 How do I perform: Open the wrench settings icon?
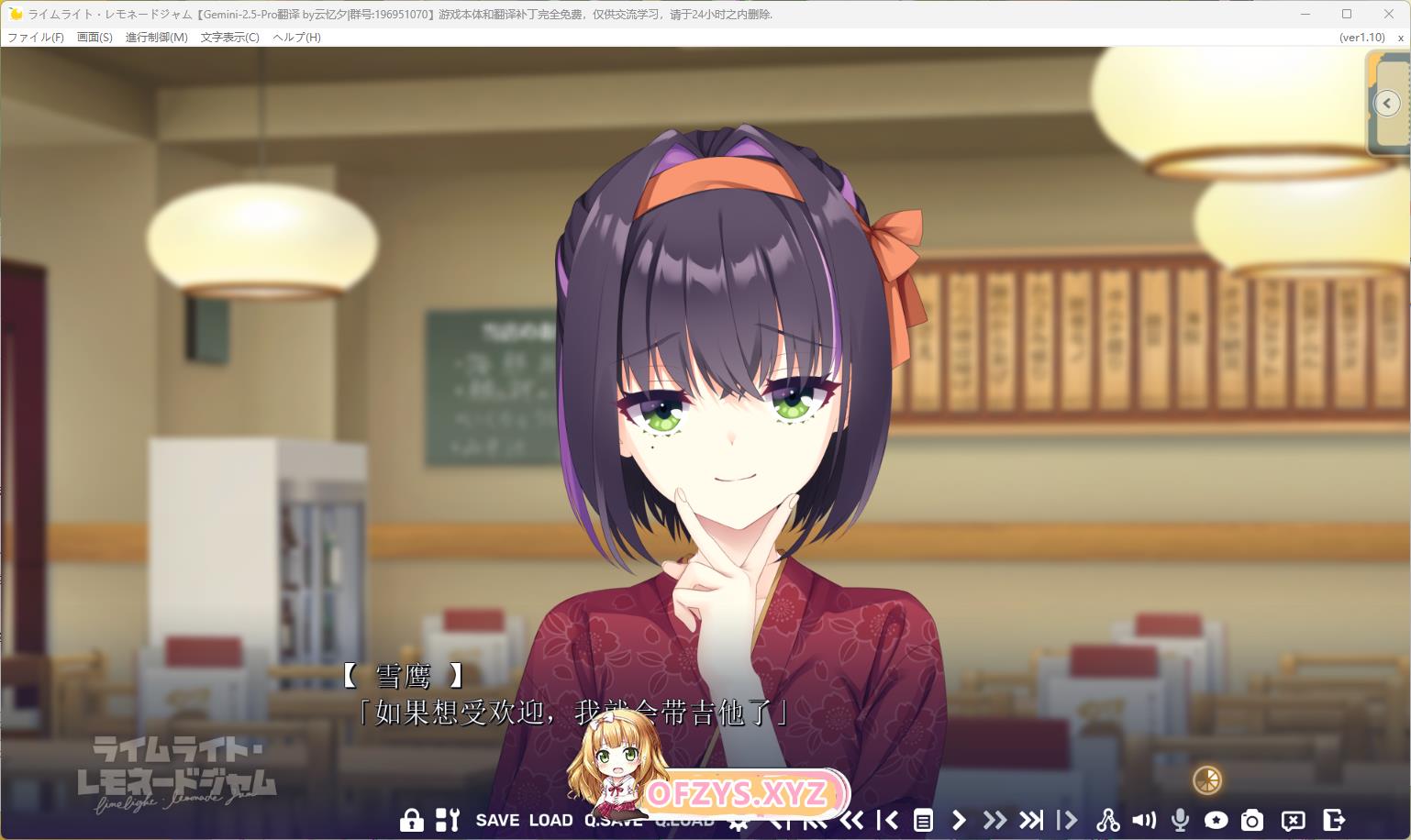tap(447, 820)
